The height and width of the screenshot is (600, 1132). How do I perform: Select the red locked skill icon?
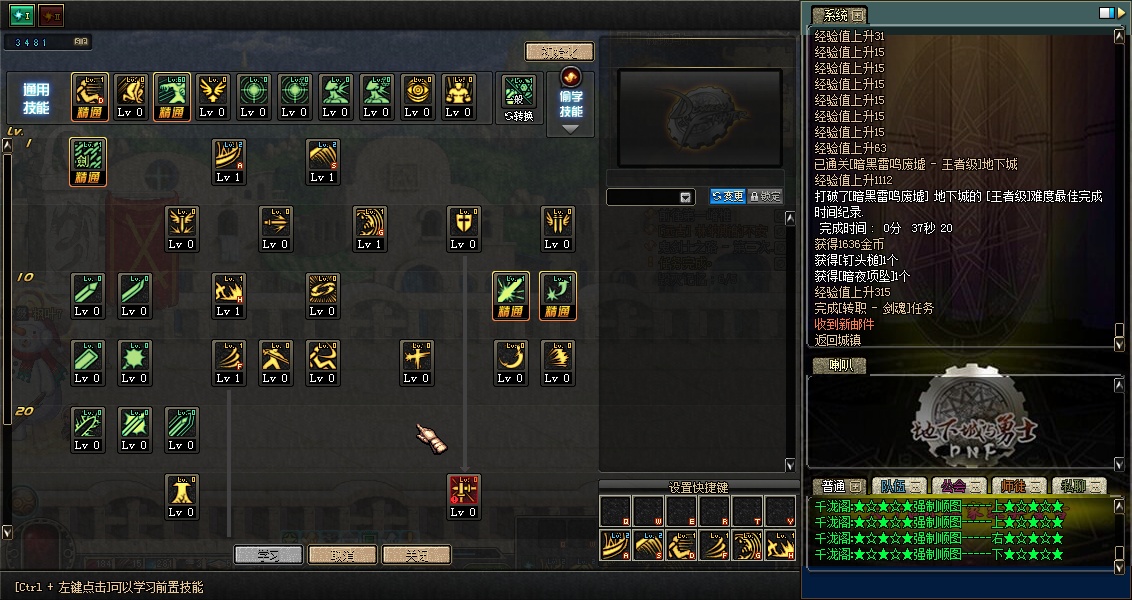[463, 497]
